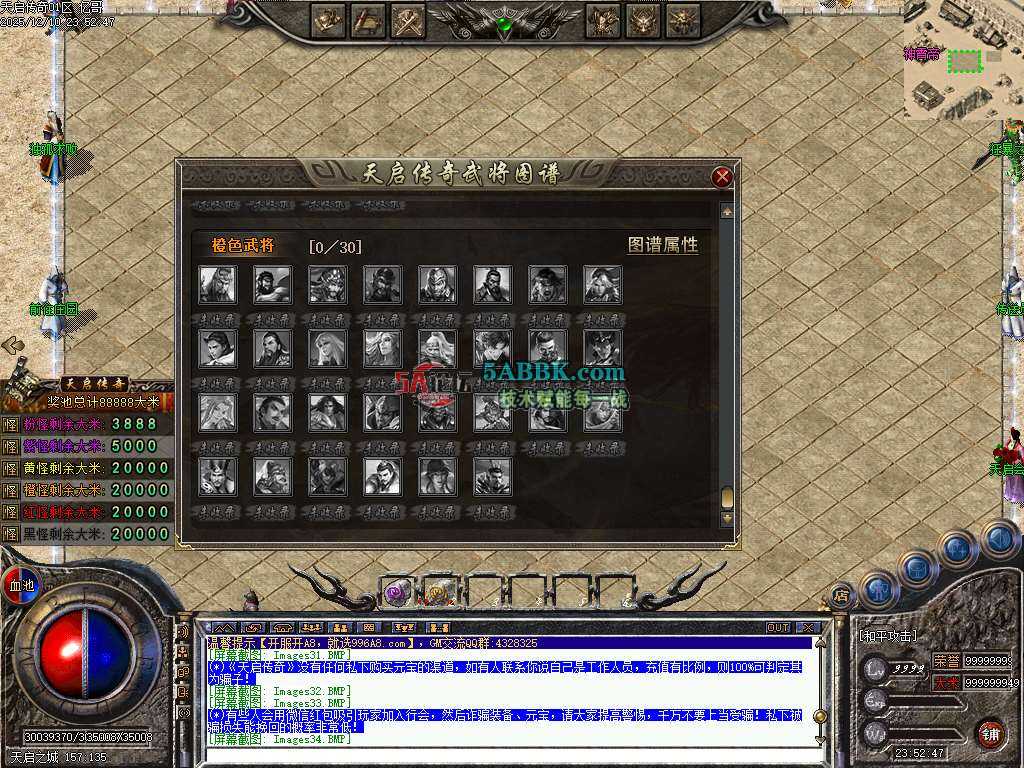Screen dimensions: 1024x768
Task: Toggle the blue speaker sound button
Action: tap(999, 538)
